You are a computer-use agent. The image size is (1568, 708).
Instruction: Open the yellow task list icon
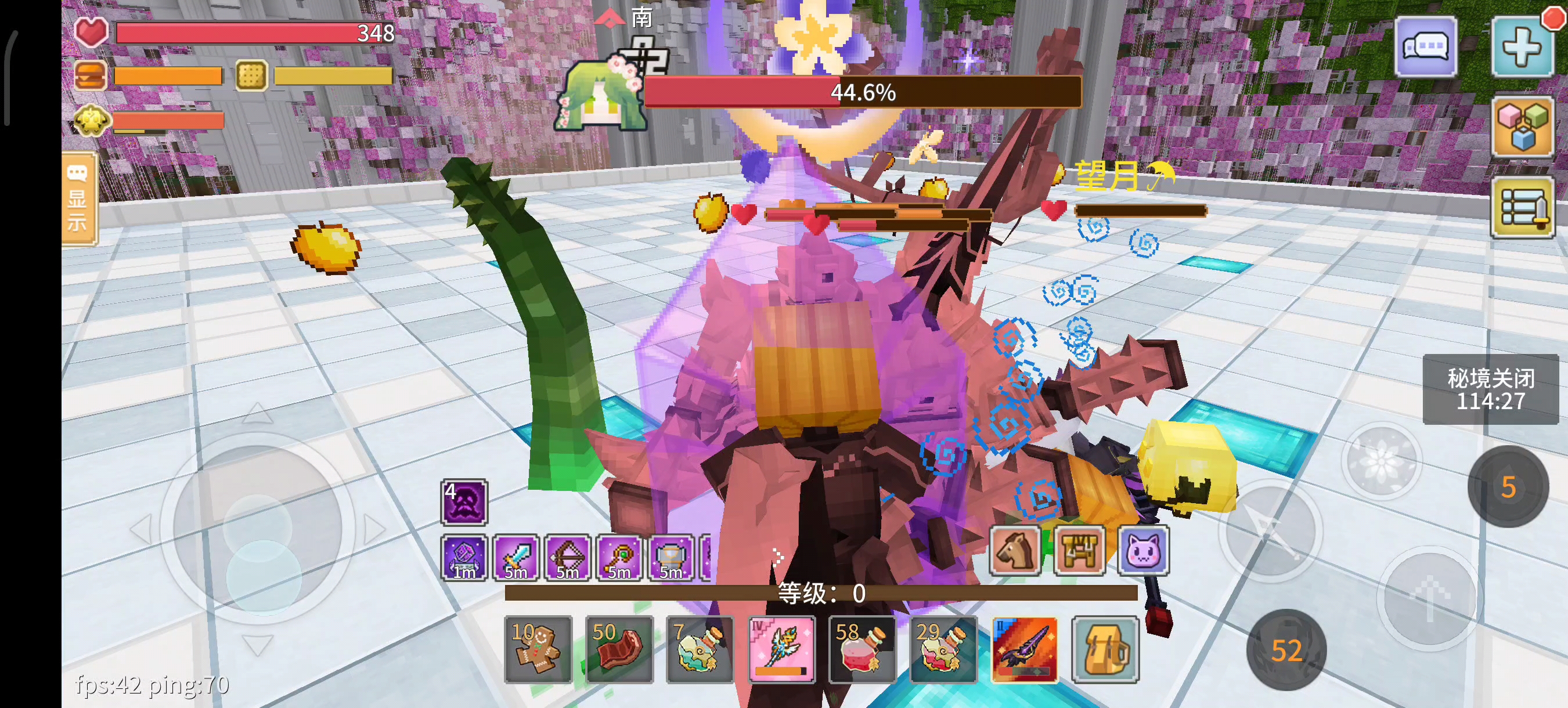coord(1522,208)
